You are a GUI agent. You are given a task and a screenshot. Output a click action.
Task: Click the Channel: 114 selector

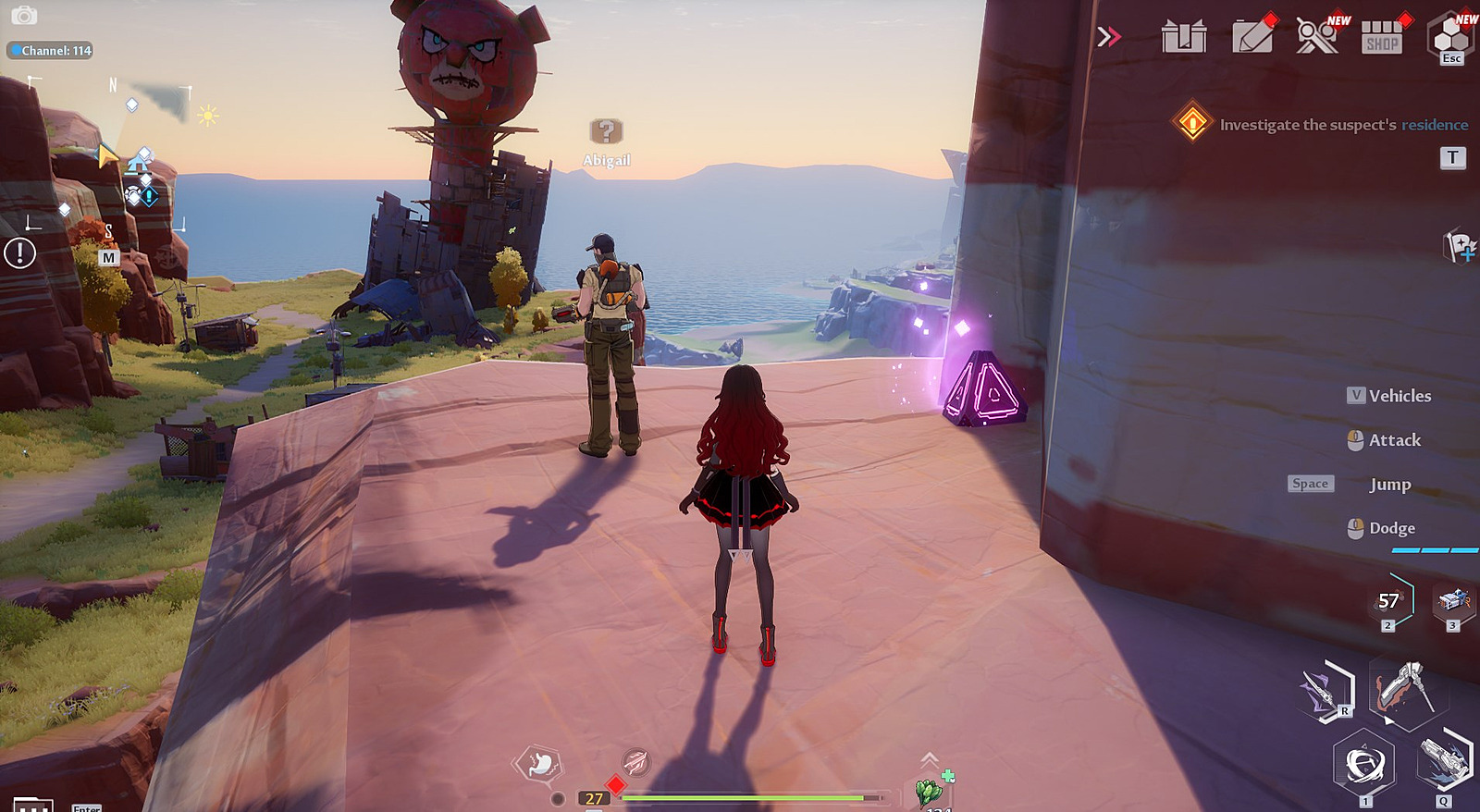51,51
